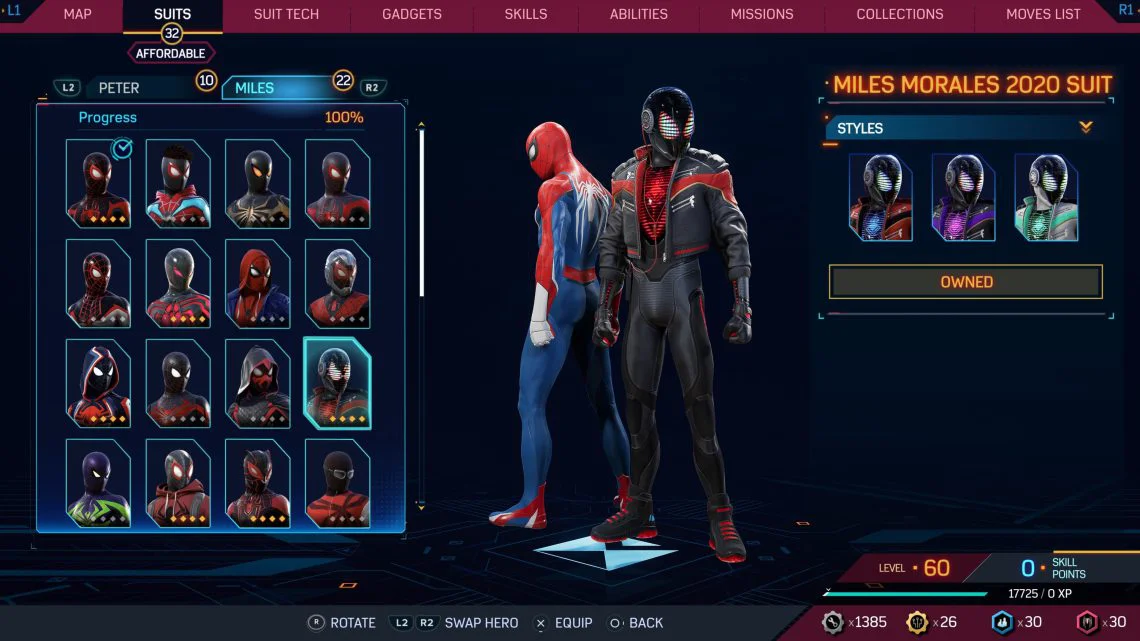The image size is (1140, 641).
Task: View the Collections tab
Action: pos(899,14)
